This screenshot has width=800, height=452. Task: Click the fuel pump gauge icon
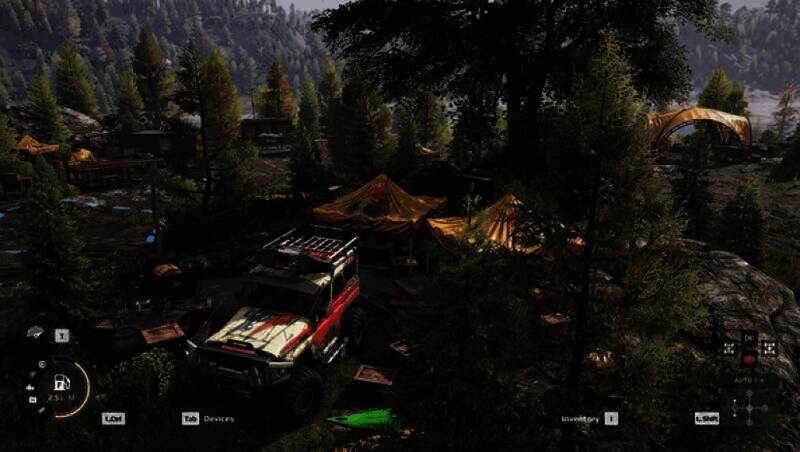(62, 382)
